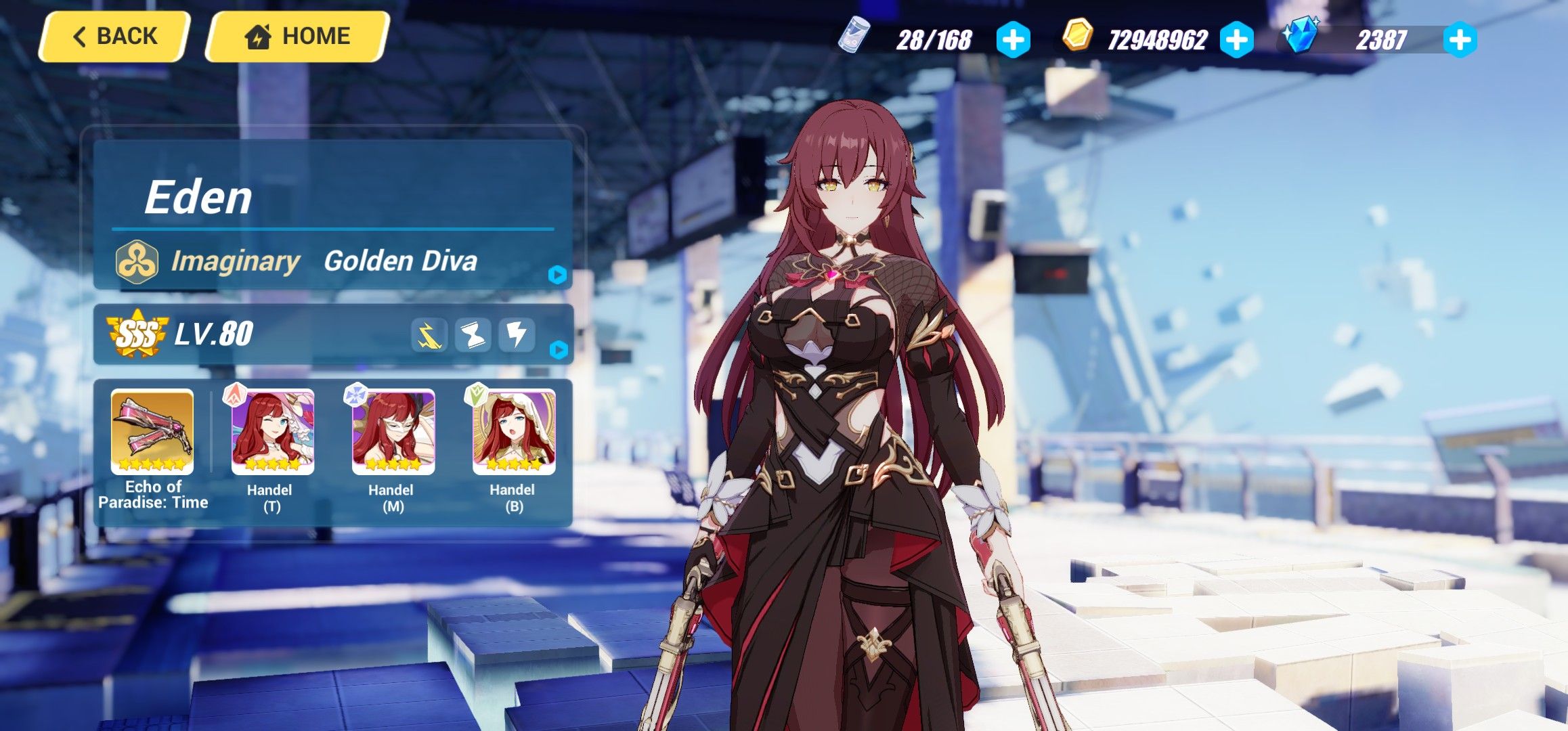Select the white lightning bolt skill icon
Viewport: 1568px width, 731px height.
coord(518,336)
